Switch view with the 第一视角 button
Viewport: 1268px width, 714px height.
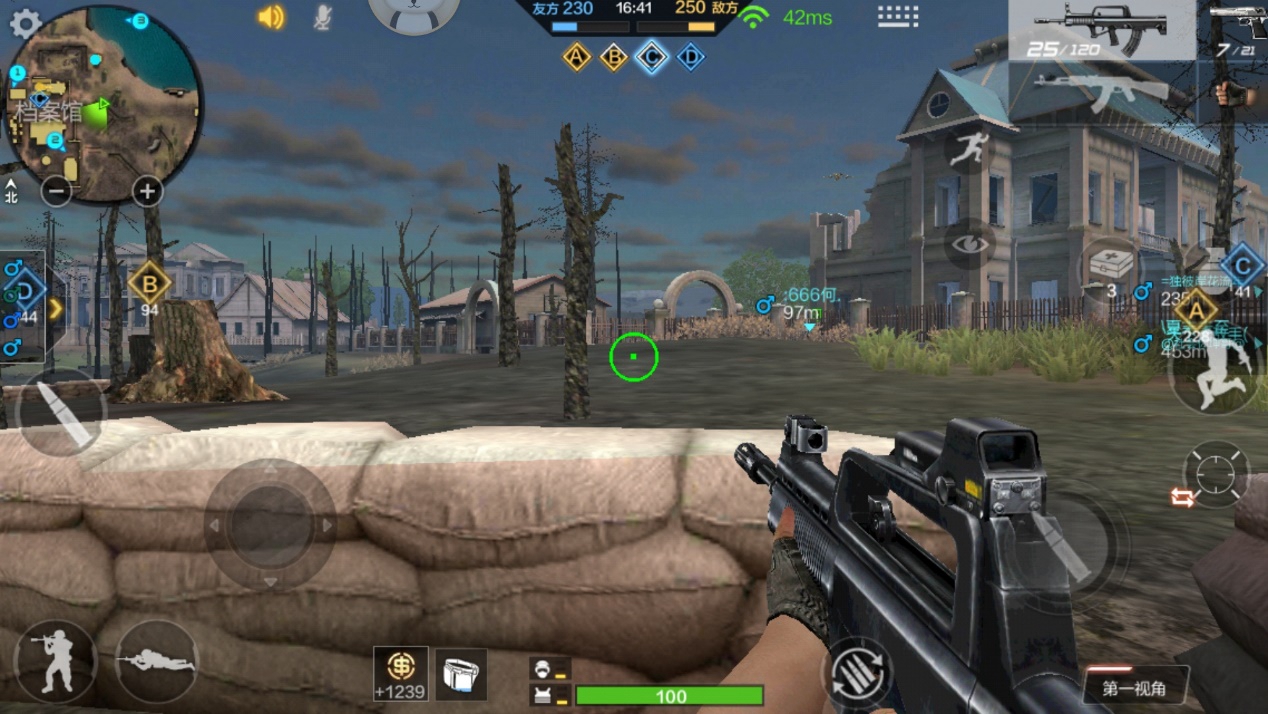click(1134, 688)
